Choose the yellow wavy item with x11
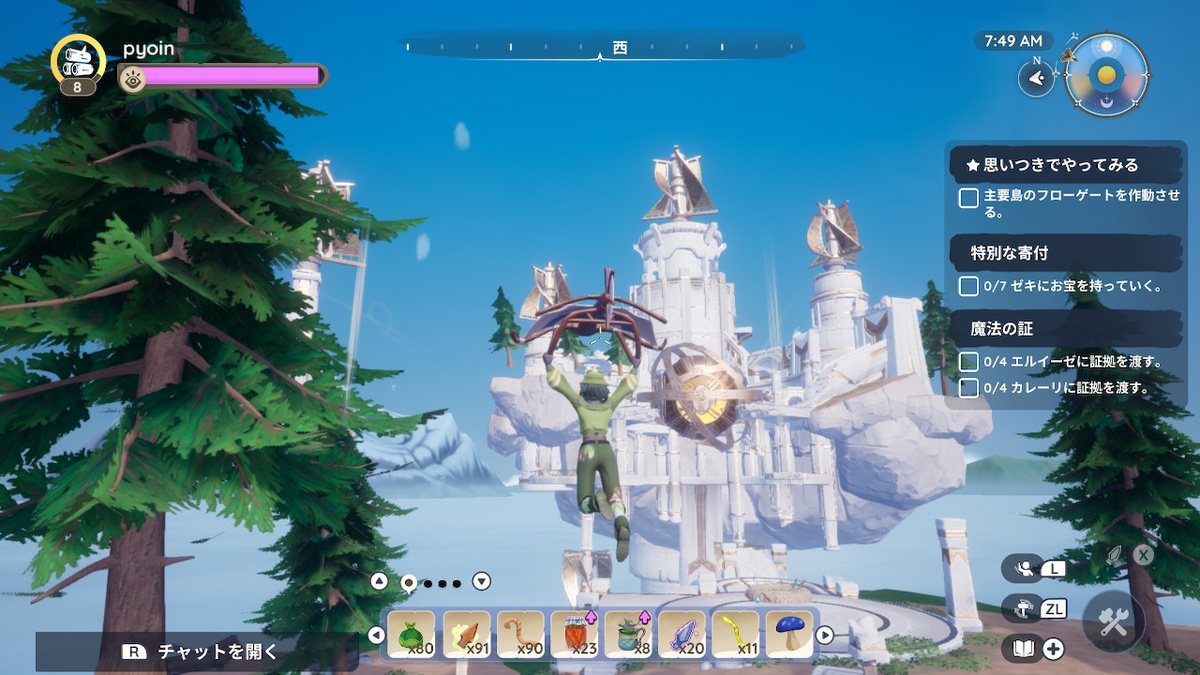Screen dimensions: 1200x675 [736, 634]
